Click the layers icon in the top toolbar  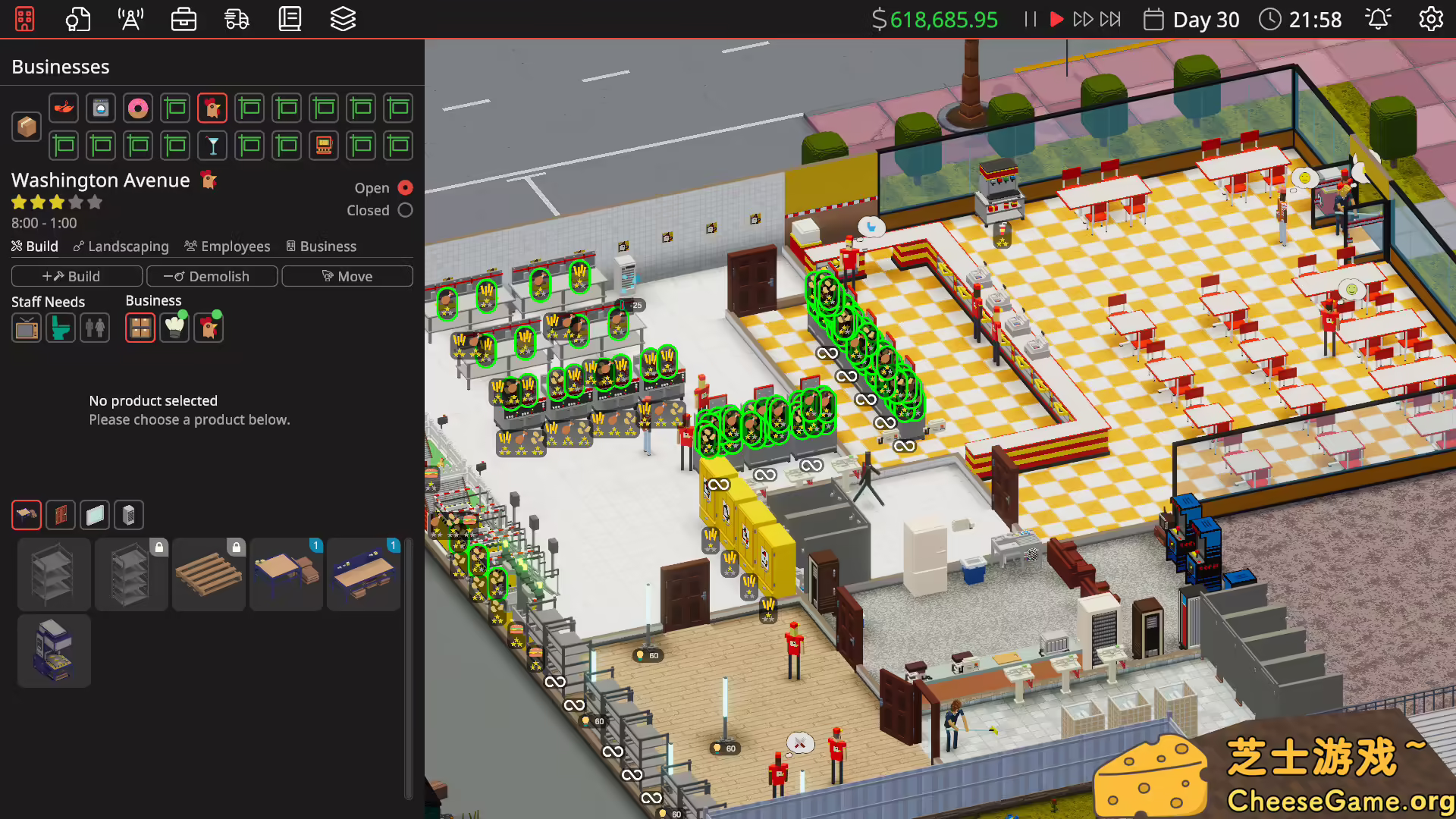pos(344,19)
